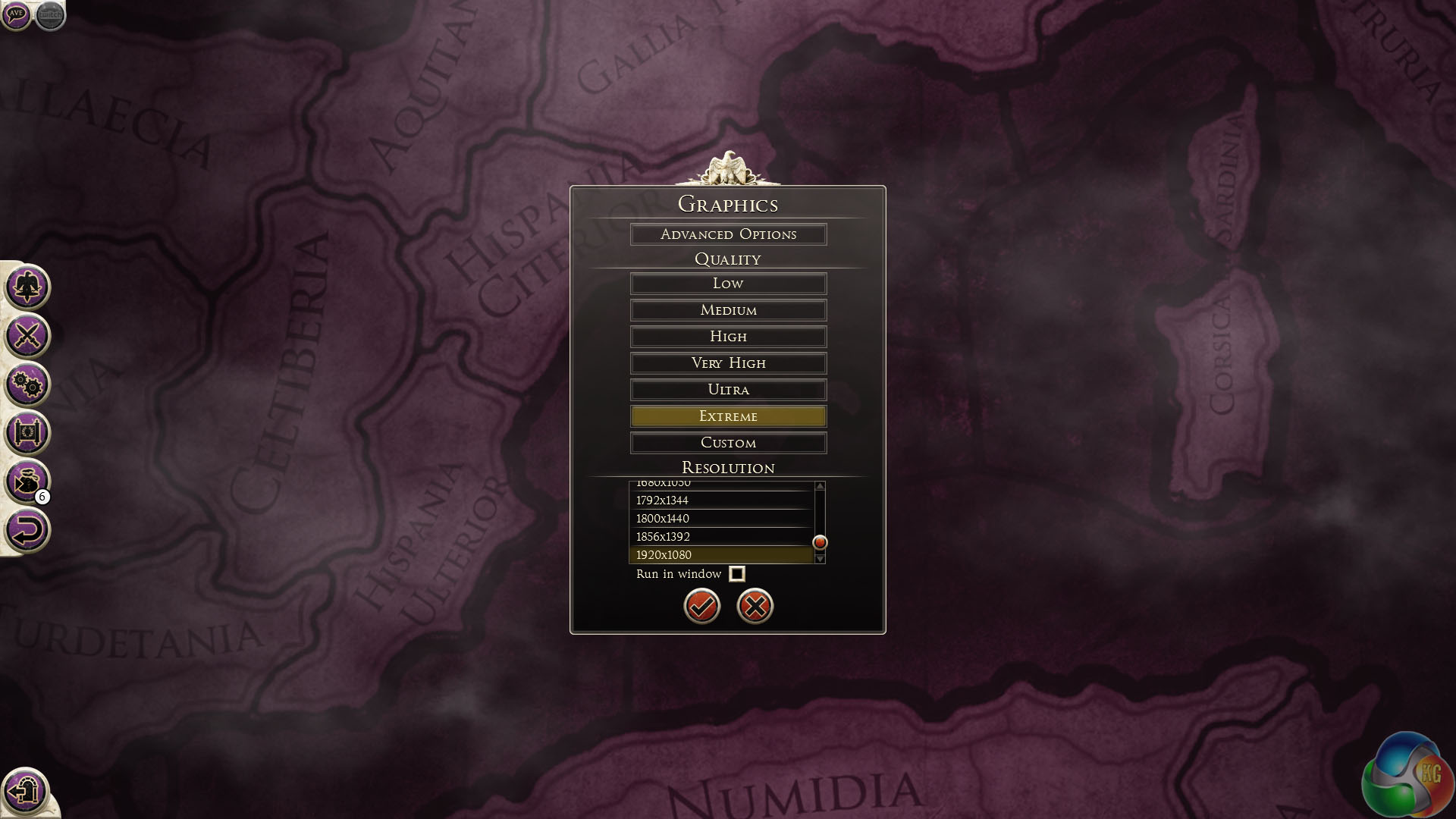
Task: Confirm graphics settings with the checkmark
Action: (x=702, y=606)
